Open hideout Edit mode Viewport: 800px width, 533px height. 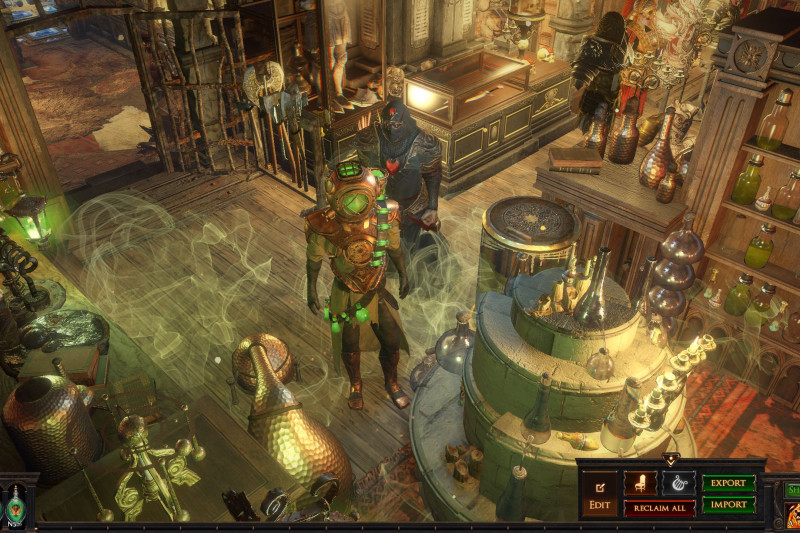[599, 494]
